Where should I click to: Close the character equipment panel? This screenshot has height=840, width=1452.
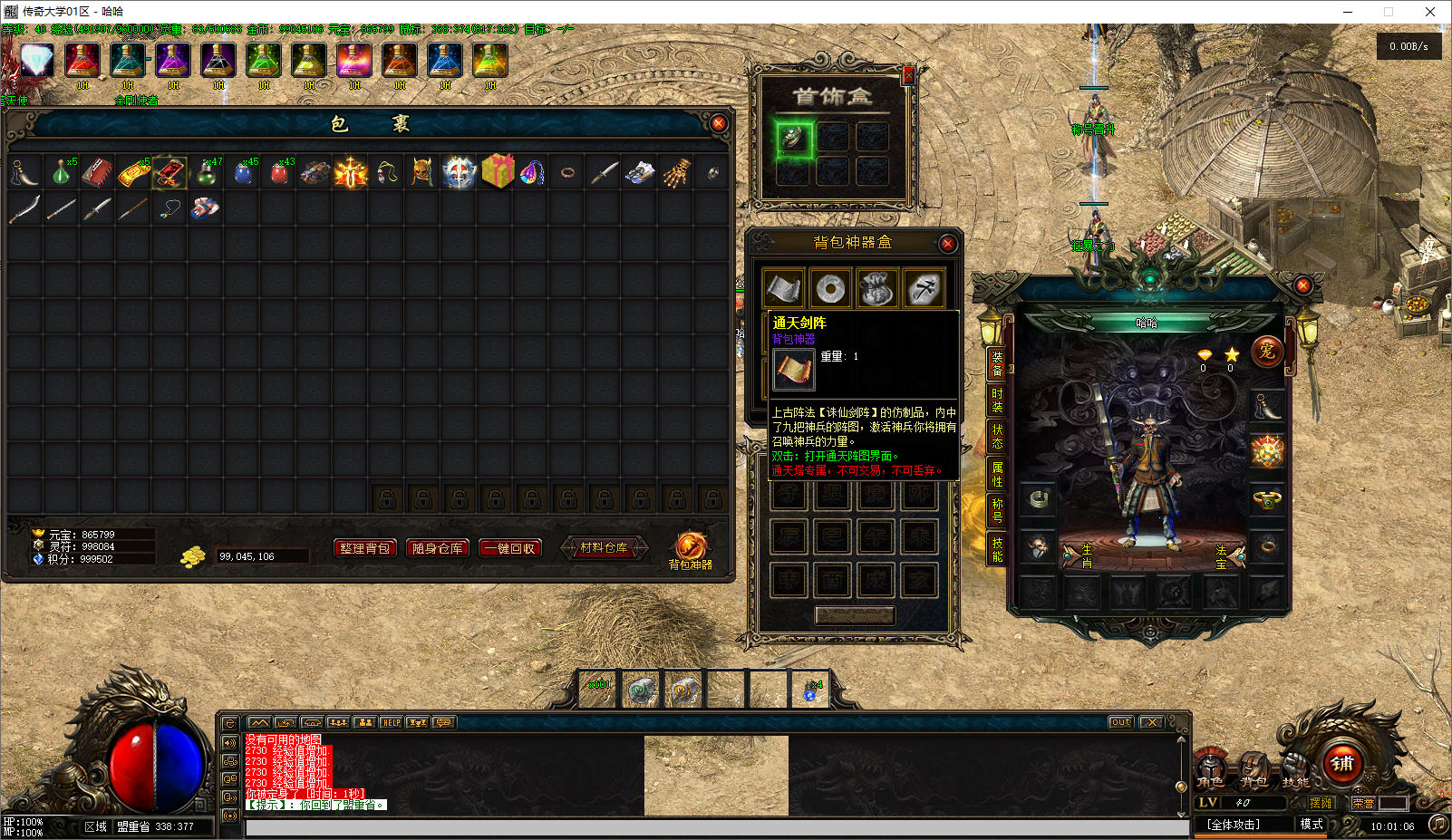click(1302, 285)
